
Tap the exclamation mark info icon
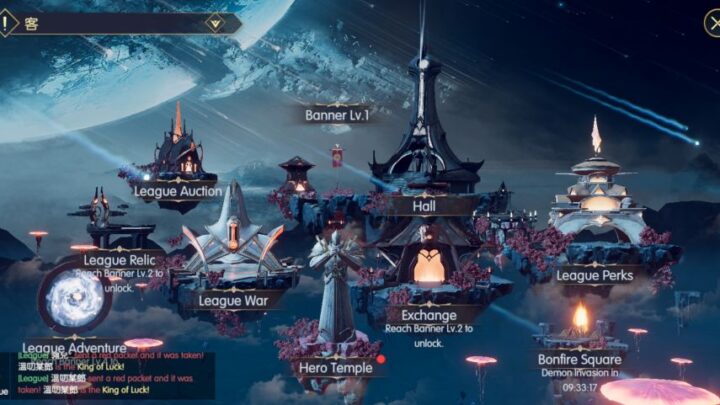tap(9, 21)
